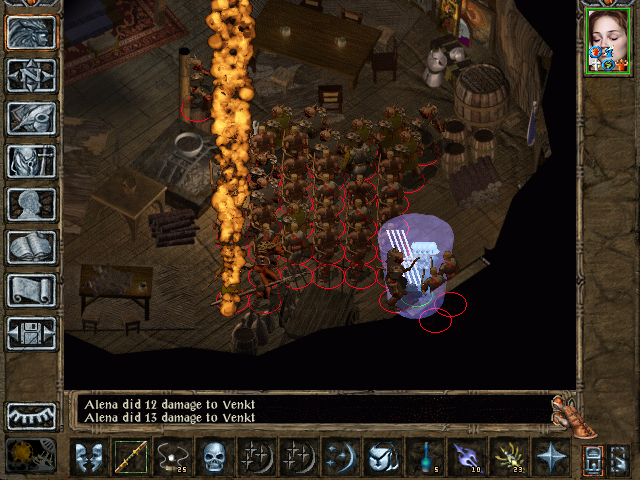Open the mage spellbook

32,247
